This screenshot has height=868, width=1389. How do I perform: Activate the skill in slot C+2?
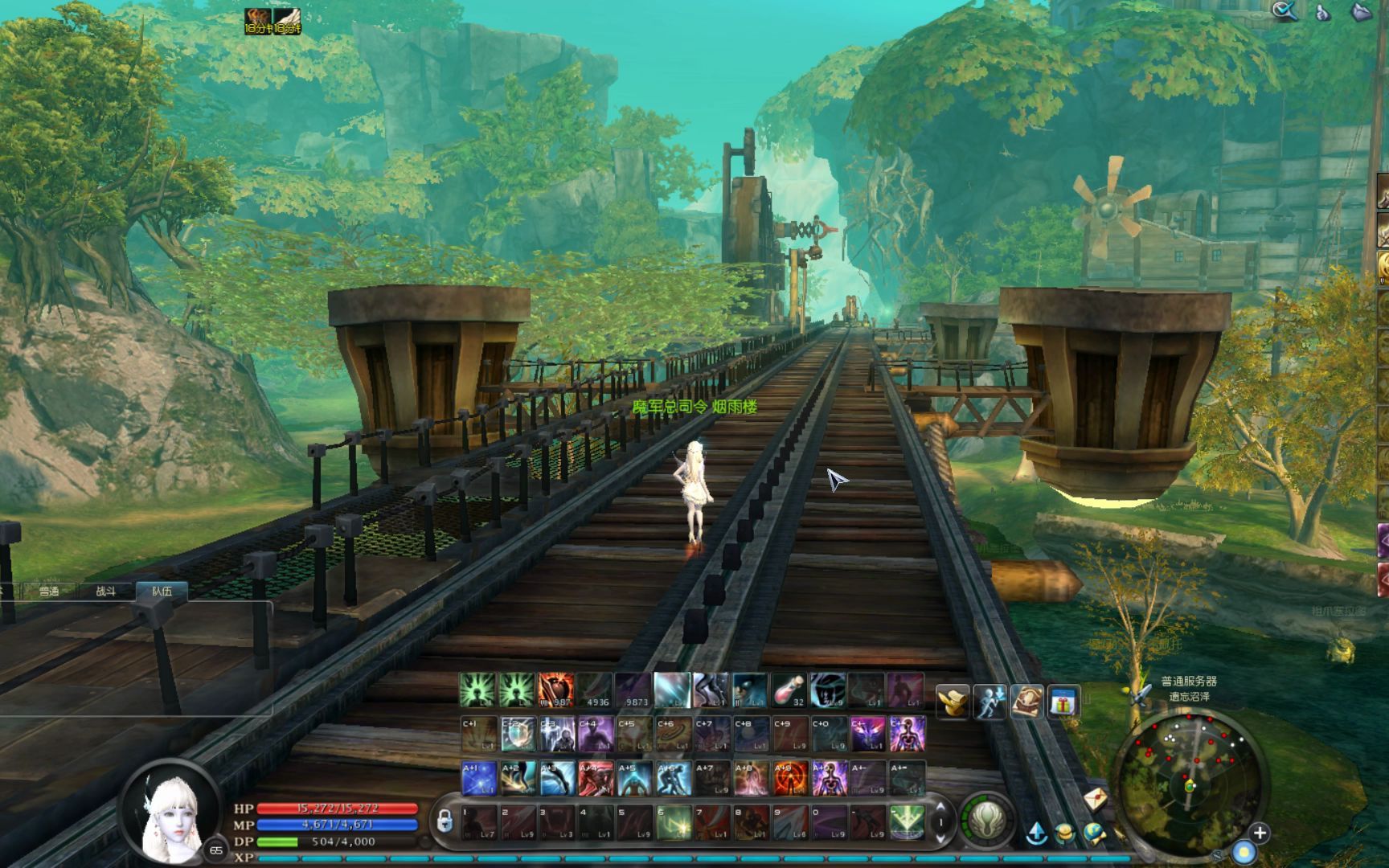tap(518, 735)
